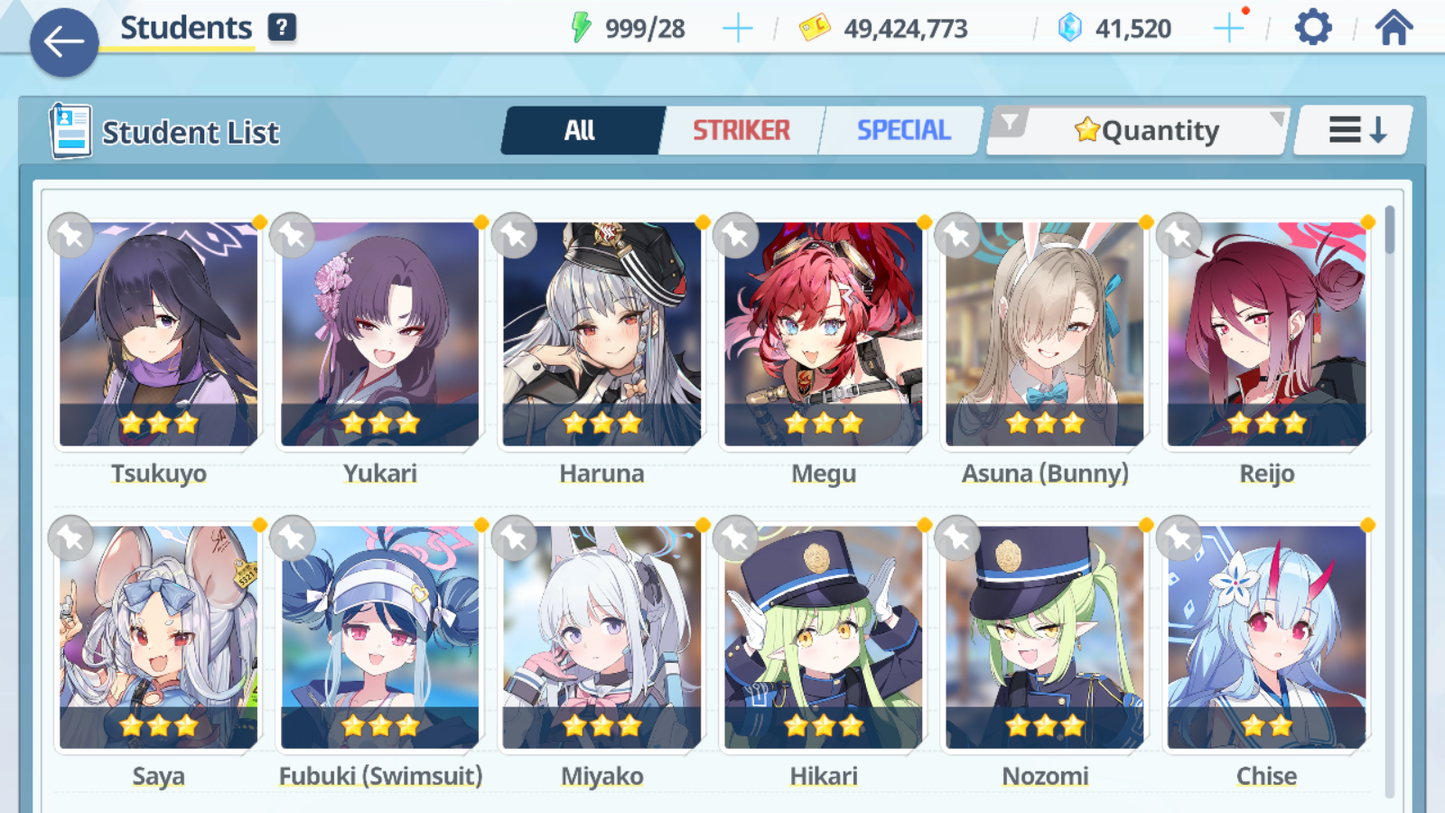Show All students tab
This screenshot has height=813, width=1445.
[x=580, y=130]
